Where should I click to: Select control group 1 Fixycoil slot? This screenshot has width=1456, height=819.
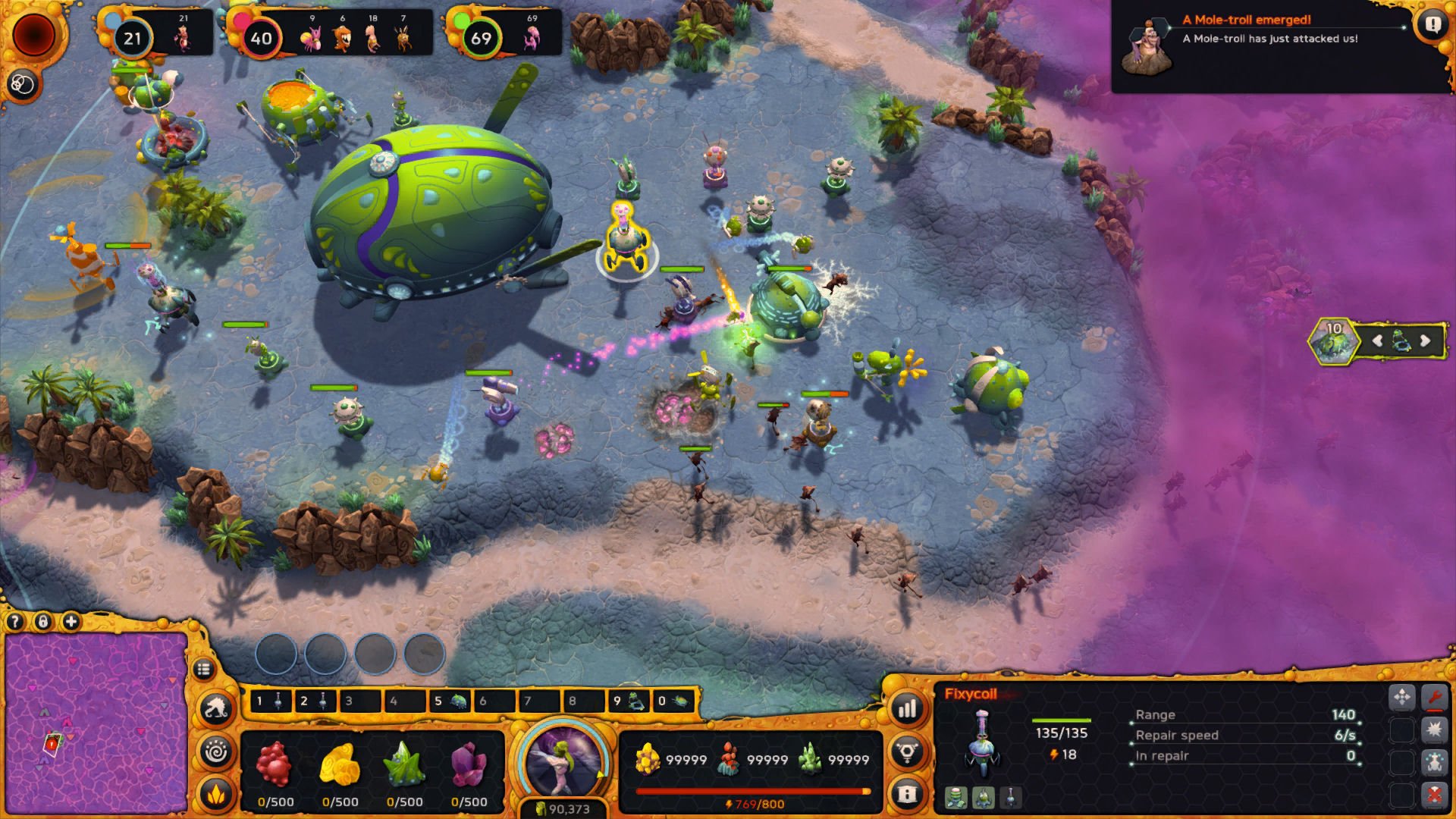point(271,701)
